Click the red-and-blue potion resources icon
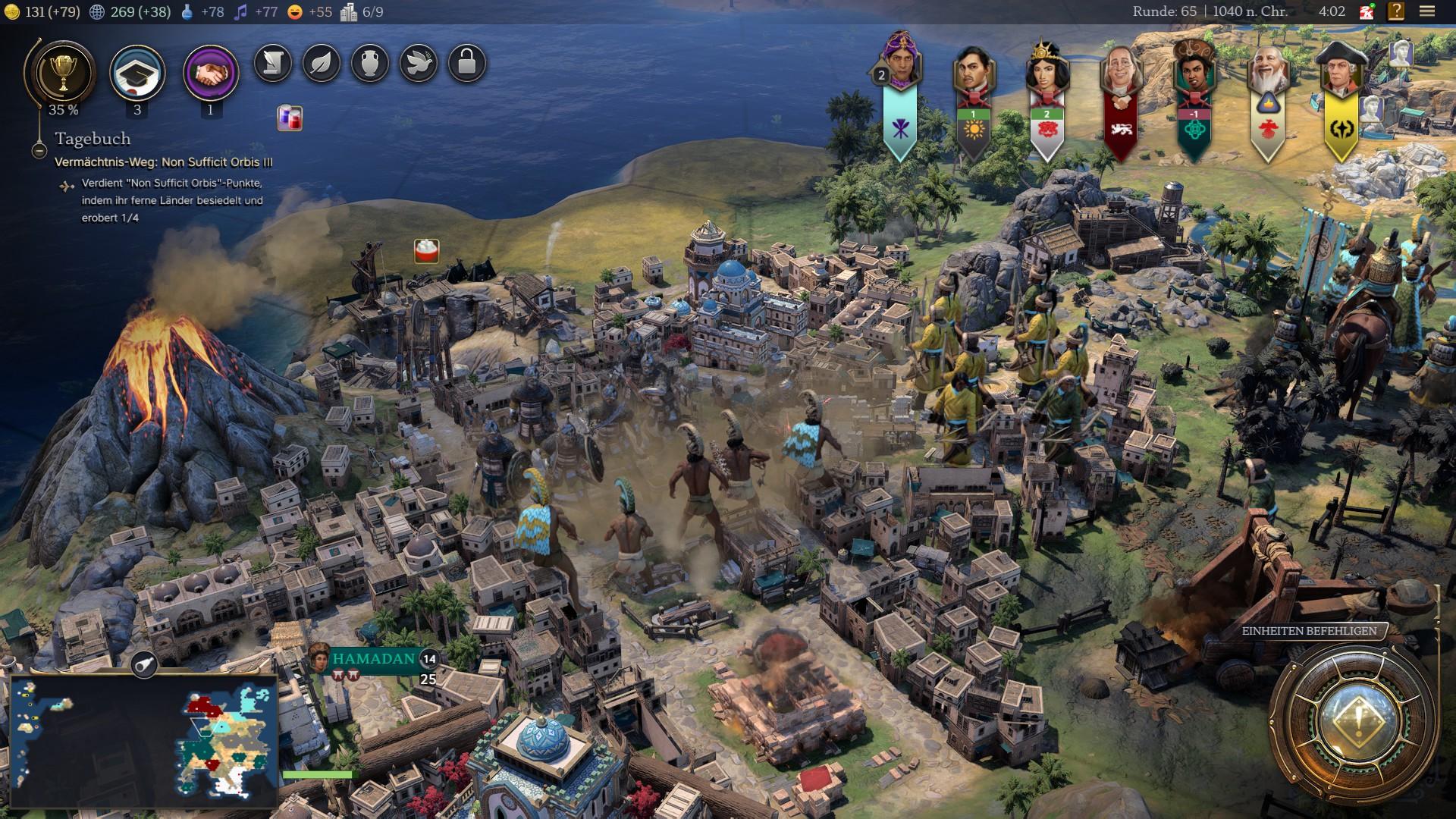The image size is (1456, 819). pos(289,118)
